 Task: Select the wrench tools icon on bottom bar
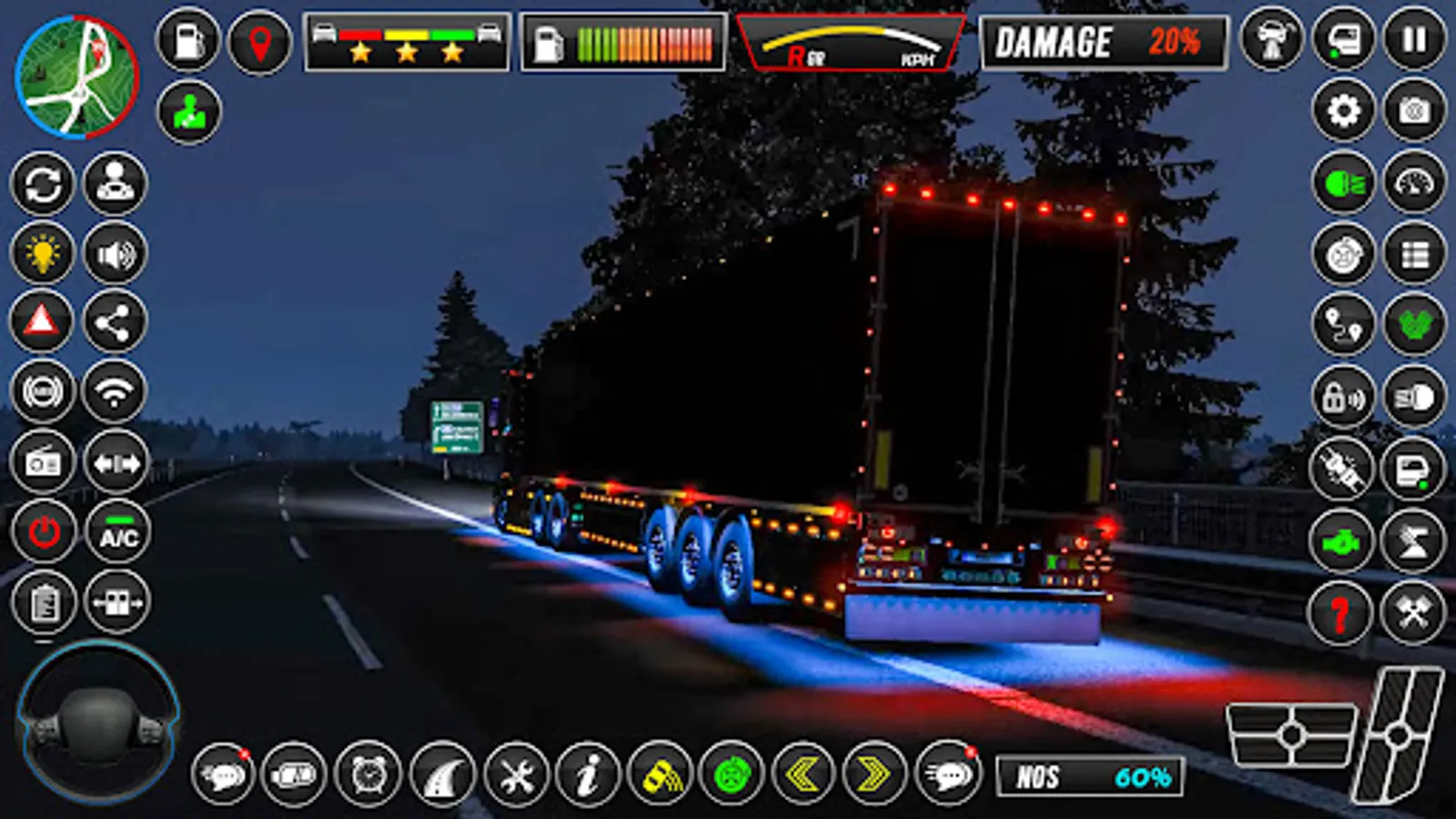(x=514, y=775)
